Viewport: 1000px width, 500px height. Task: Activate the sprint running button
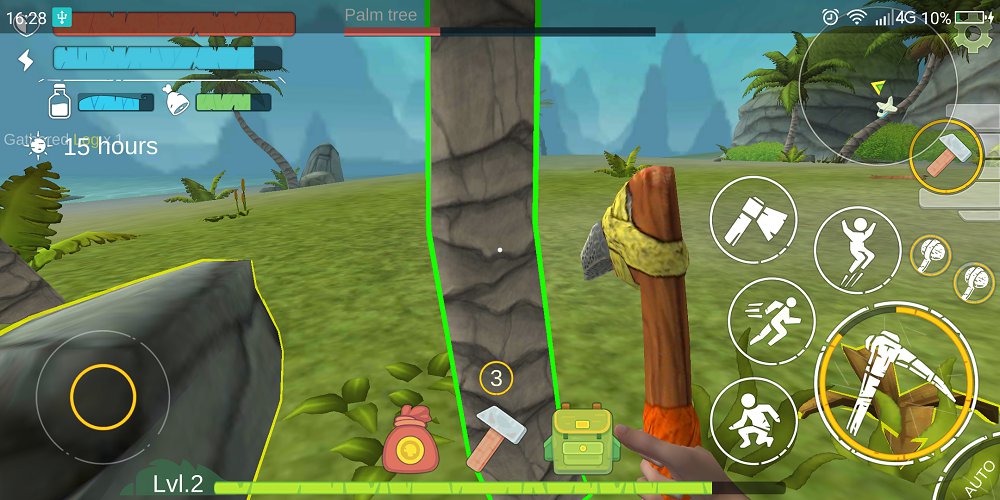coord(771,320)
